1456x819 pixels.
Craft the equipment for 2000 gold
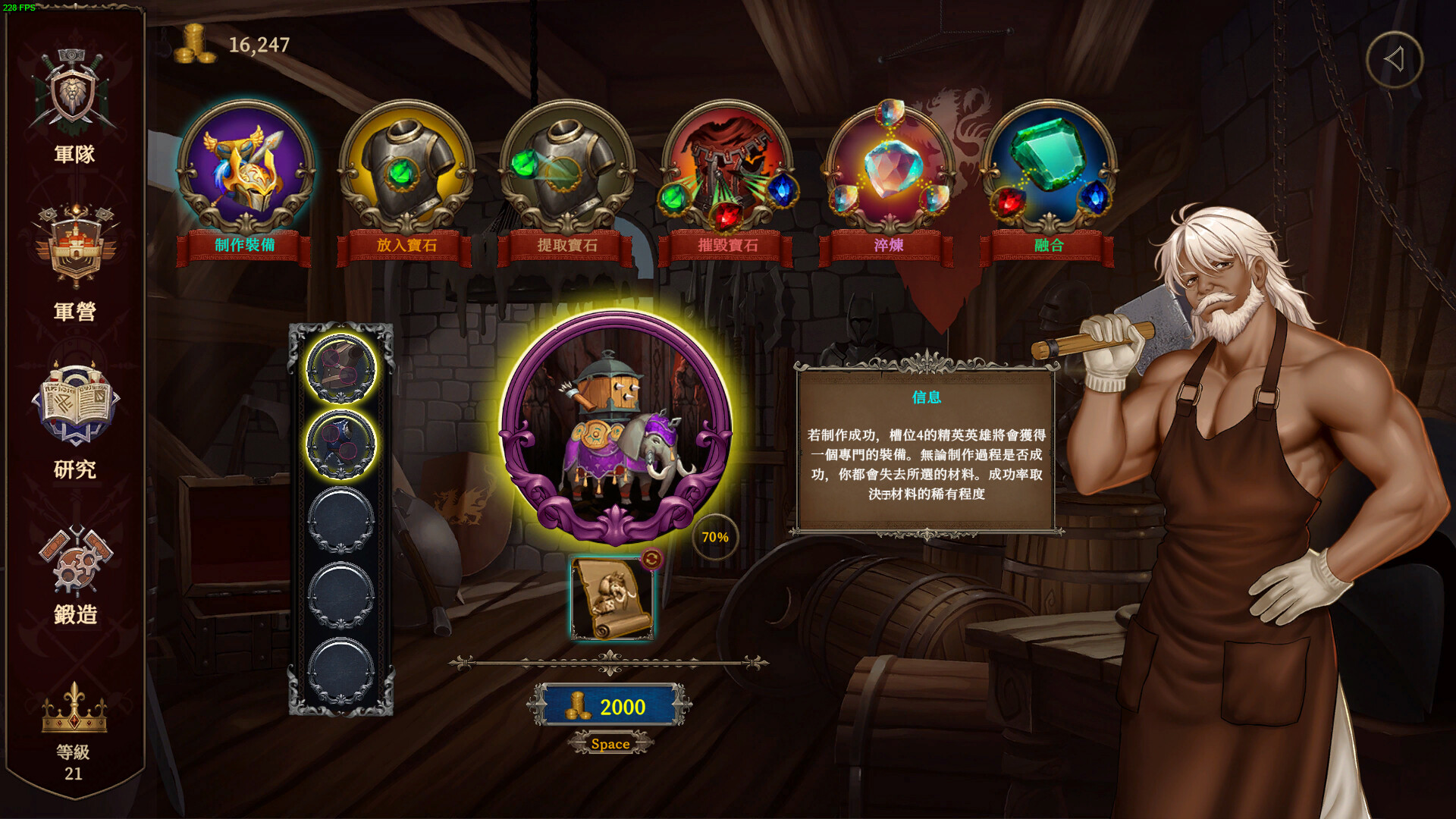pyautogui.click(x=610, y=707)
